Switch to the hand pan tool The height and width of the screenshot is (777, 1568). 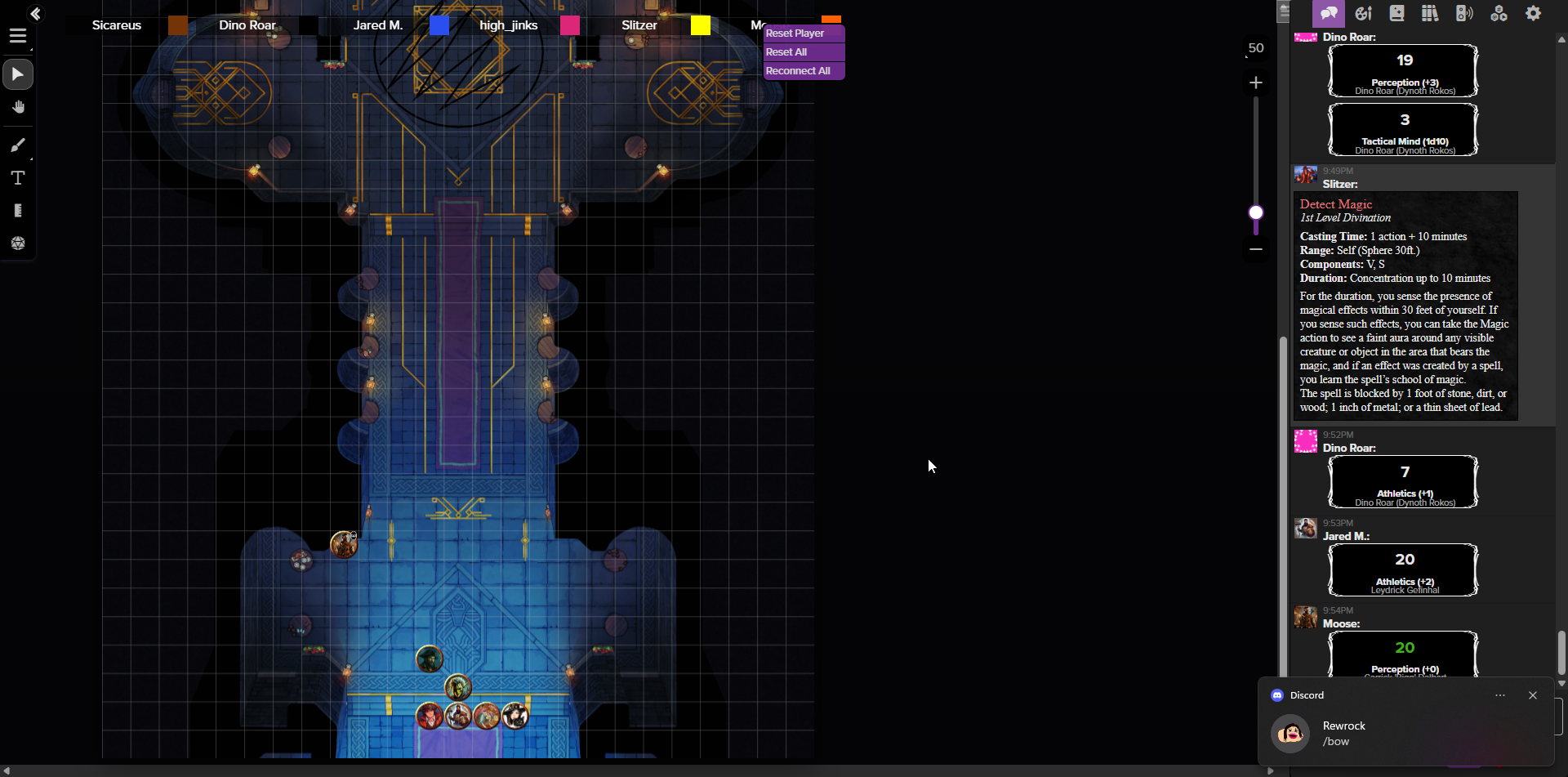point(18,108)
